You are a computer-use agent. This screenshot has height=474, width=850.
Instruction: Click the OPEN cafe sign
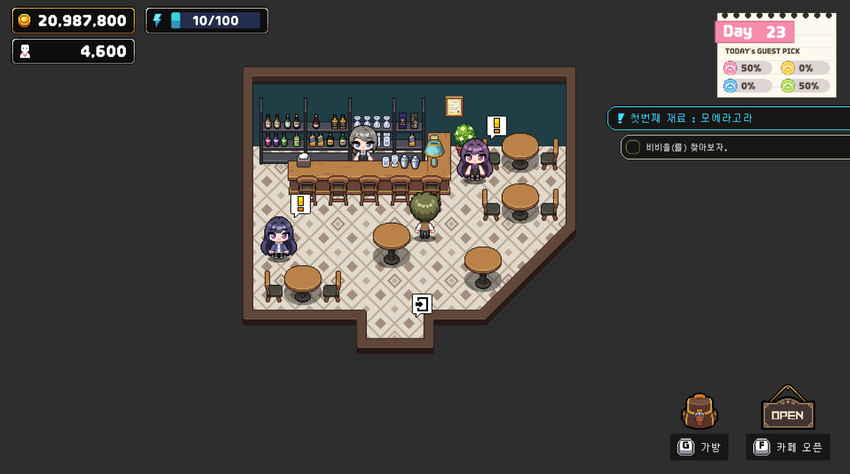(787, 410)
